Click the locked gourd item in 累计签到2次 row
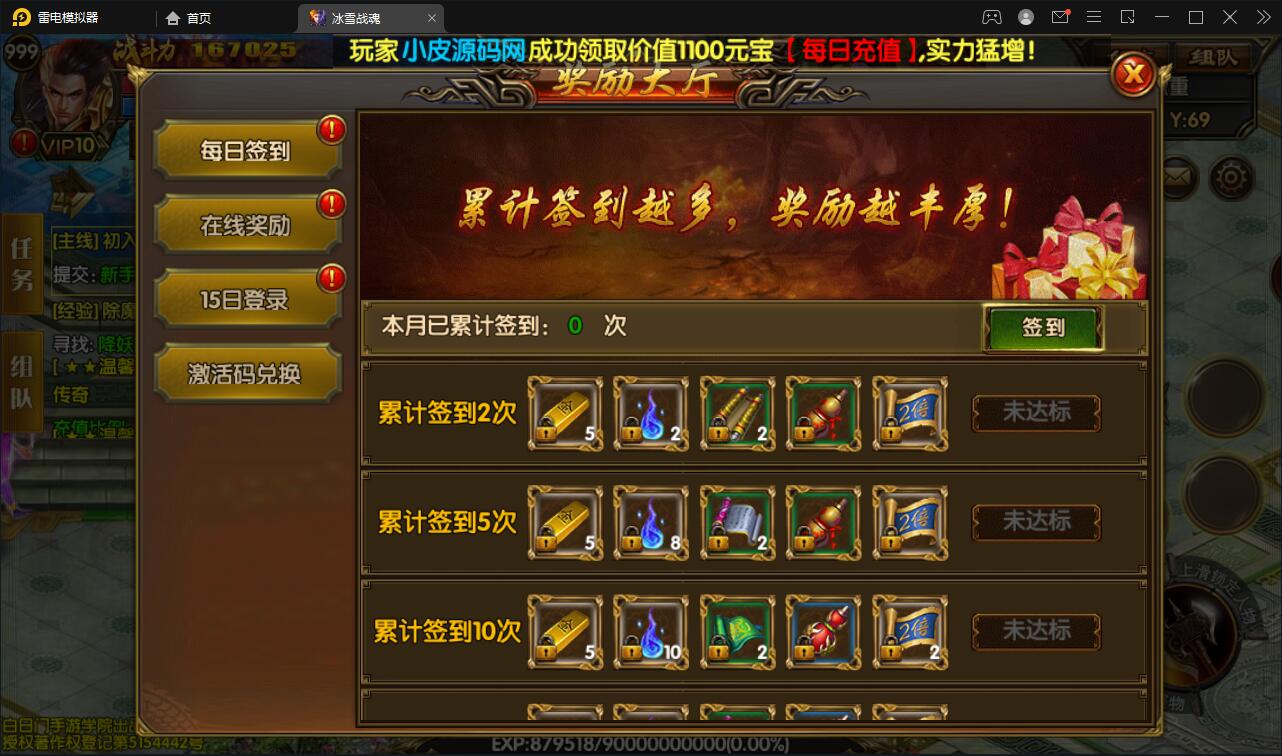Image resolution: width=1282 pixels, height=756 pixels. pyautogui.click(x=822, y=413)
